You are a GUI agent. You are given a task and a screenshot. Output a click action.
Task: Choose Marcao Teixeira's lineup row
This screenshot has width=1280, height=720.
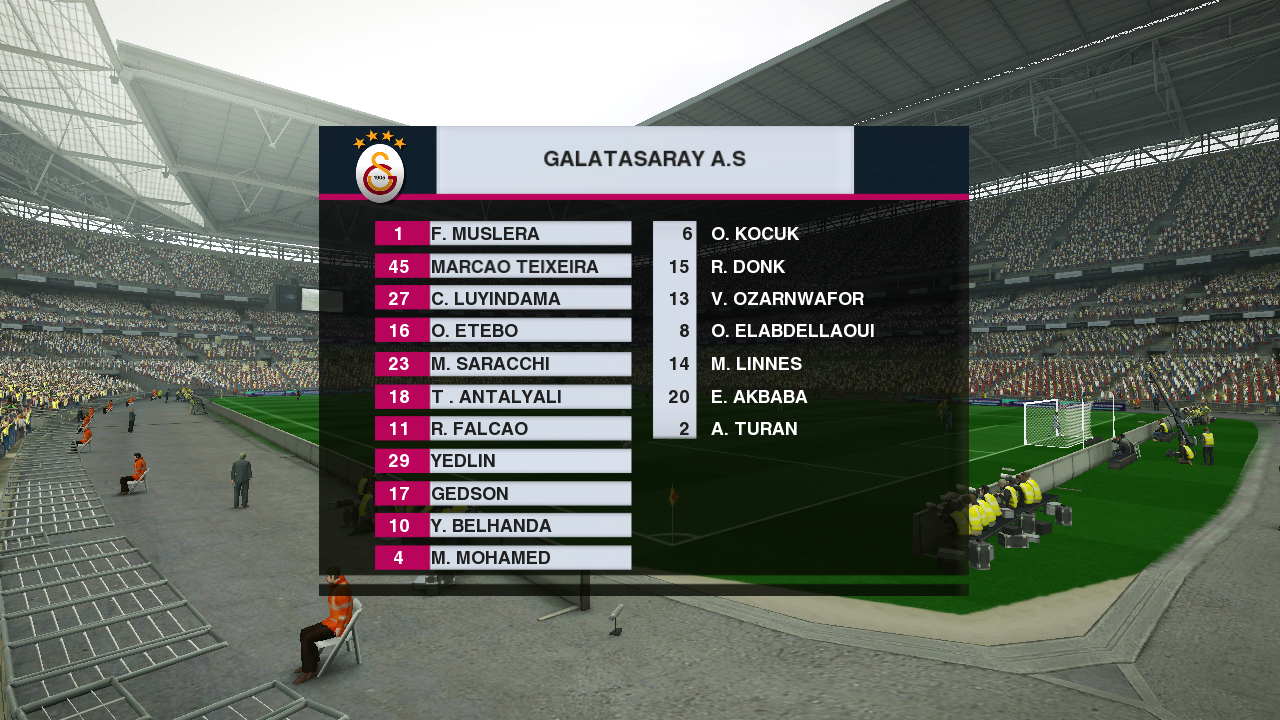[x=503, y=267]
